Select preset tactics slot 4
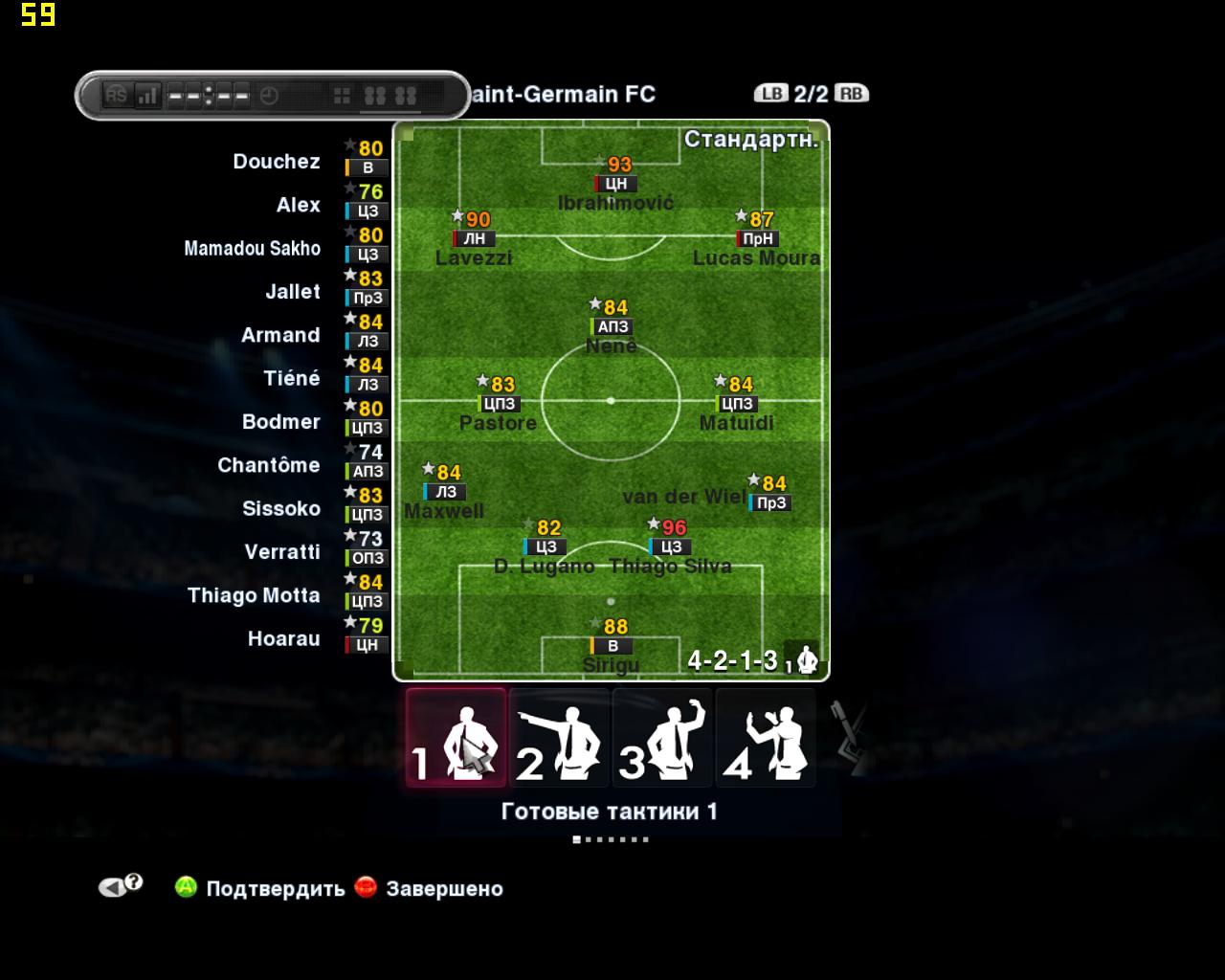Viewport: 1225px width, 980px height. (x=766, y=738)
